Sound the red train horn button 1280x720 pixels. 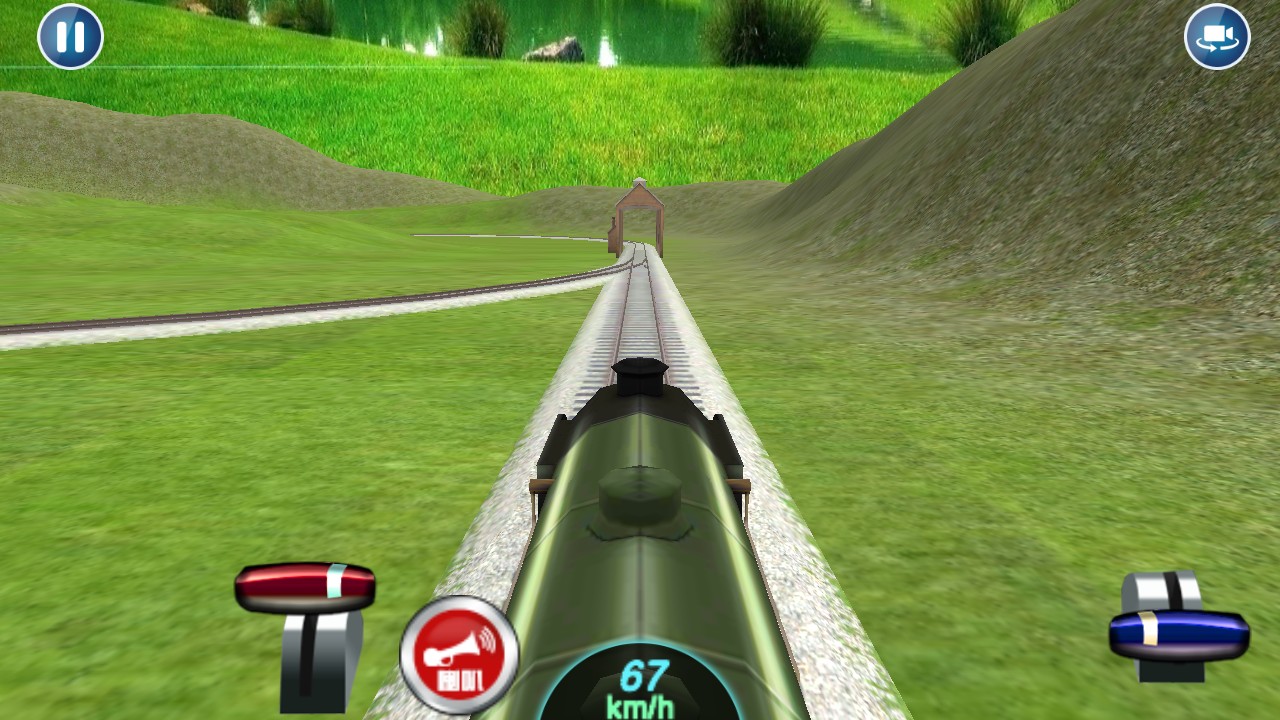click(459, 655)
